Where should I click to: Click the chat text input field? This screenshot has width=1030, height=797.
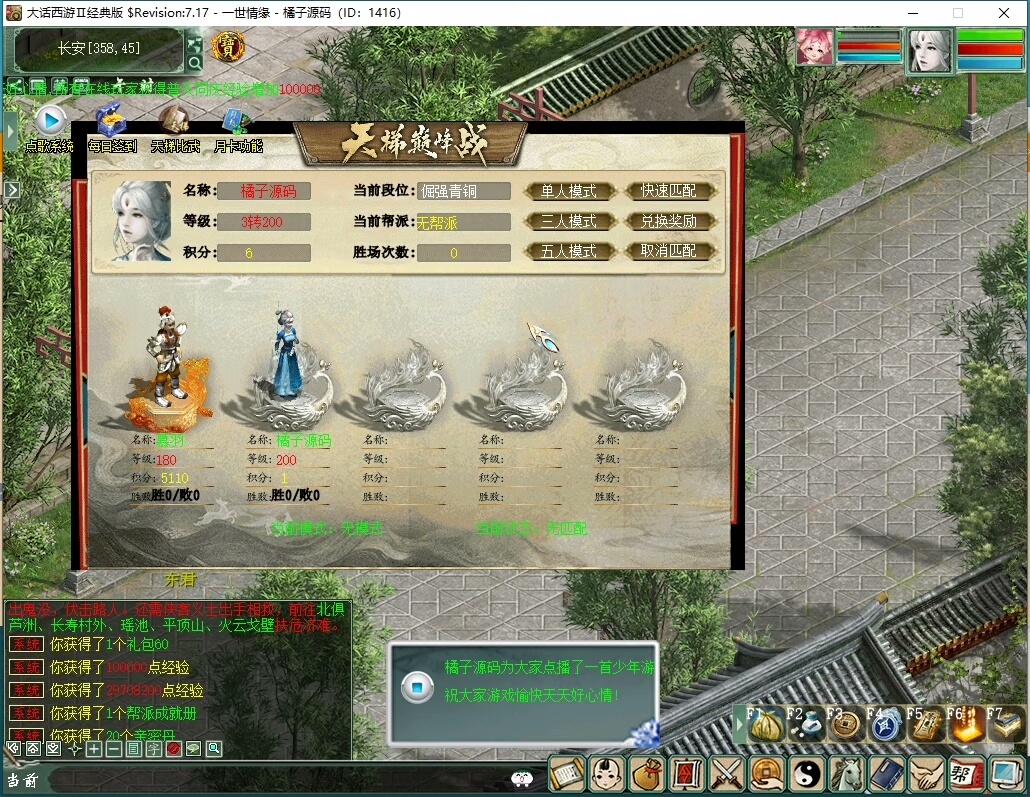[x=270, y=779]
